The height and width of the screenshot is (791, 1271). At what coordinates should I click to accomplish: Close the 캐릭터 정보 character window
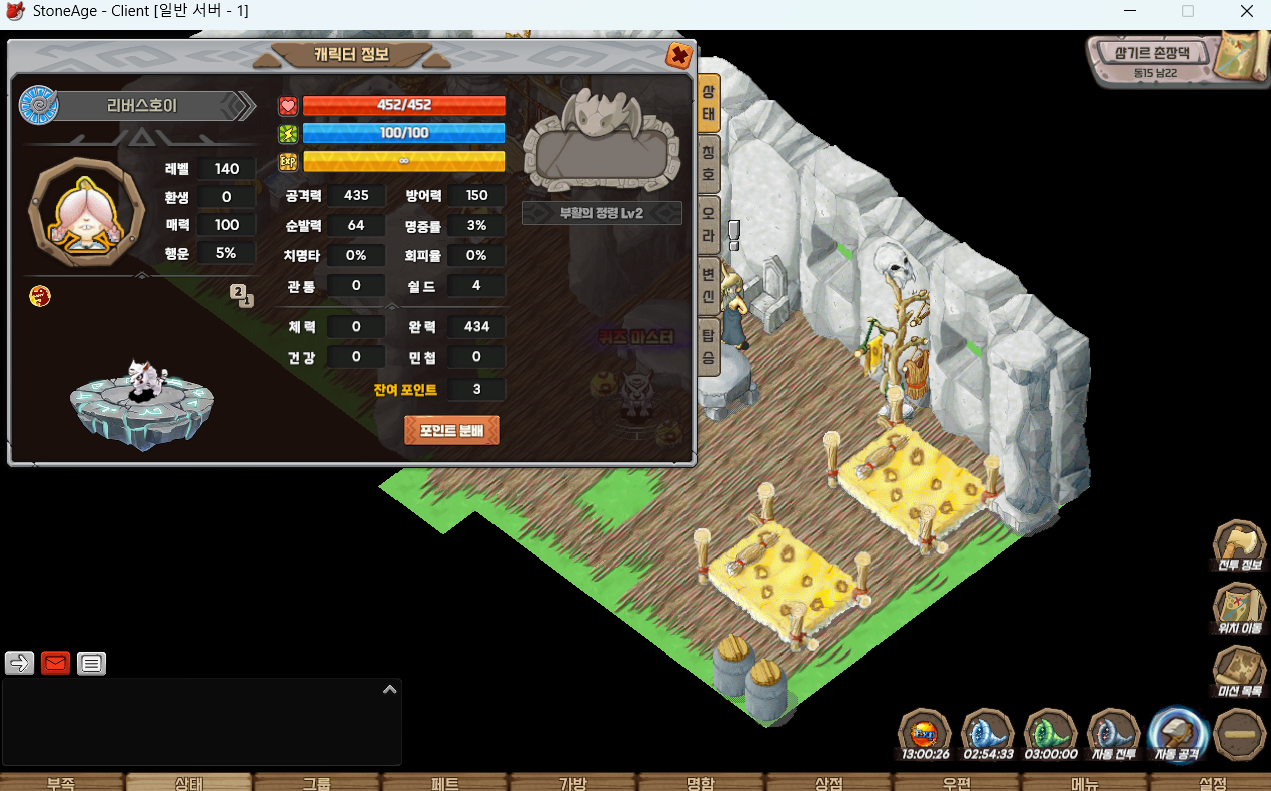[x=679, y=55]
